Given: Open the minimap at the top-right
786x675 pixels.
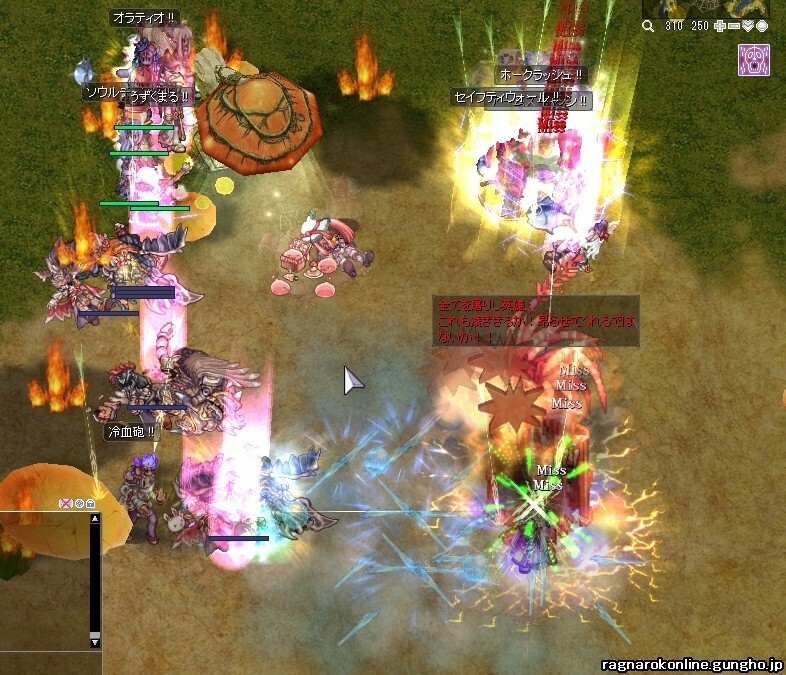Looking at the screenshot, I should [712, 8].
